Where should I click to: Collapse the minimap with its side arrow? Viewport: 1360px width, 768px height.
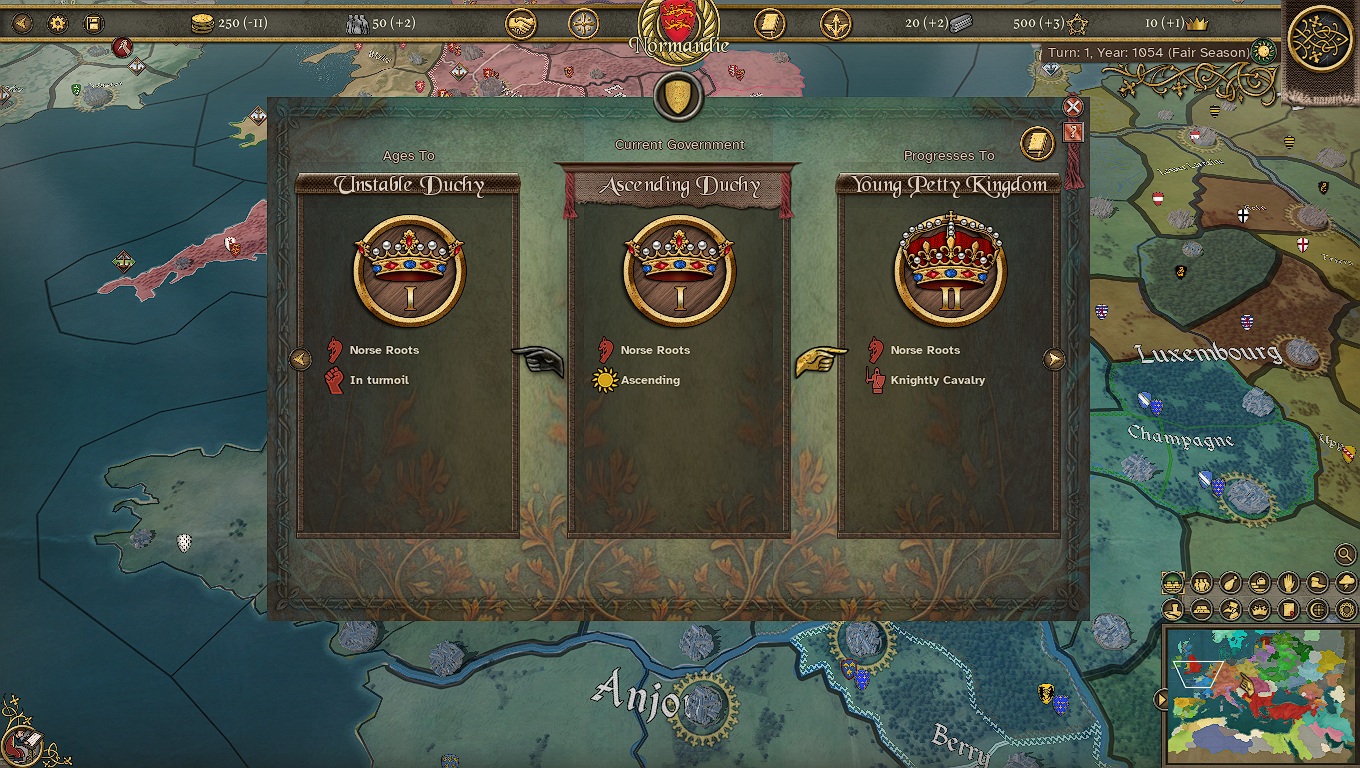(1161, 699)
